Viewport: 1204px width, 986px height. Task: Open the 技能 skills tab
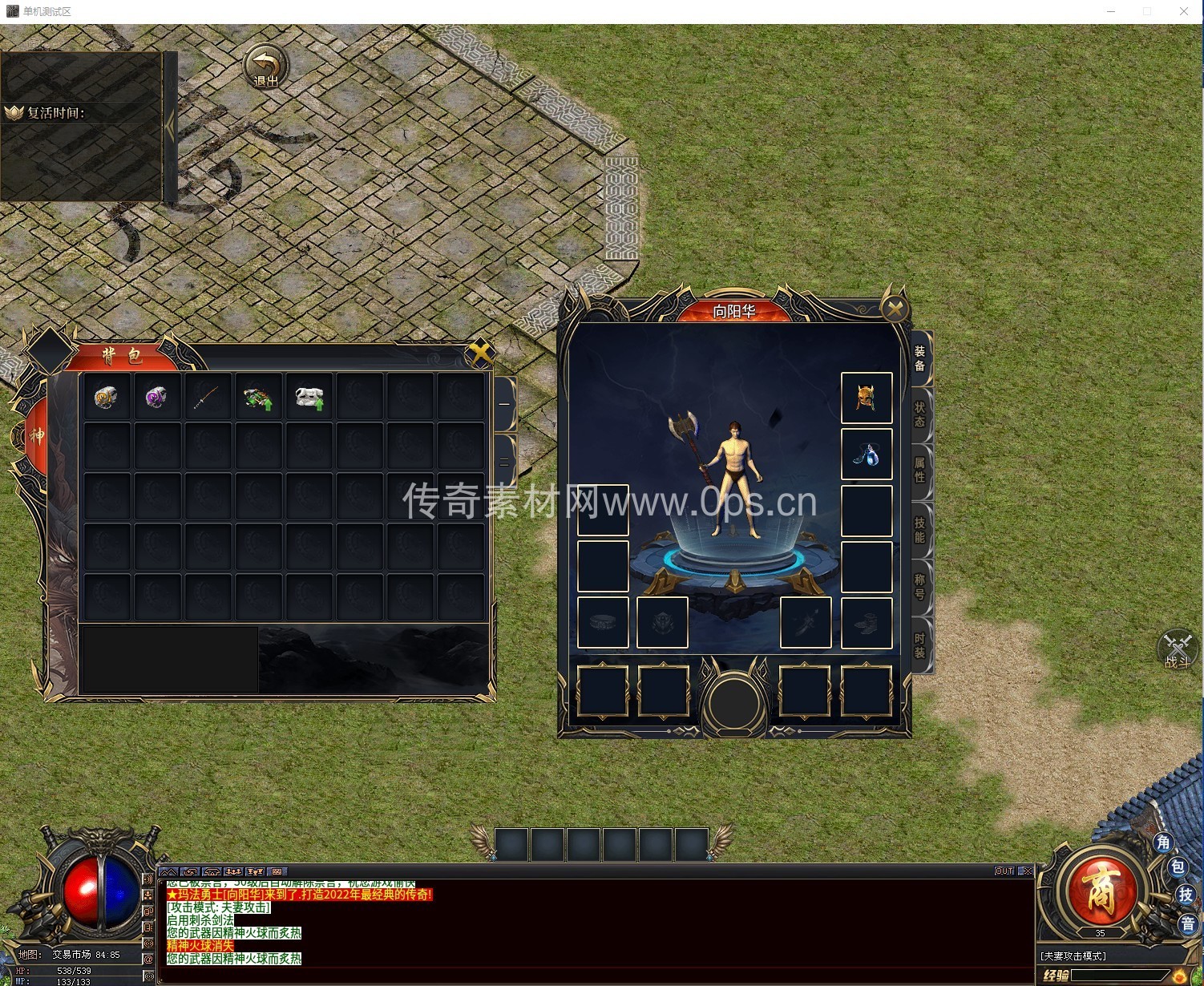pyautogui.click(x=919, y=529)
